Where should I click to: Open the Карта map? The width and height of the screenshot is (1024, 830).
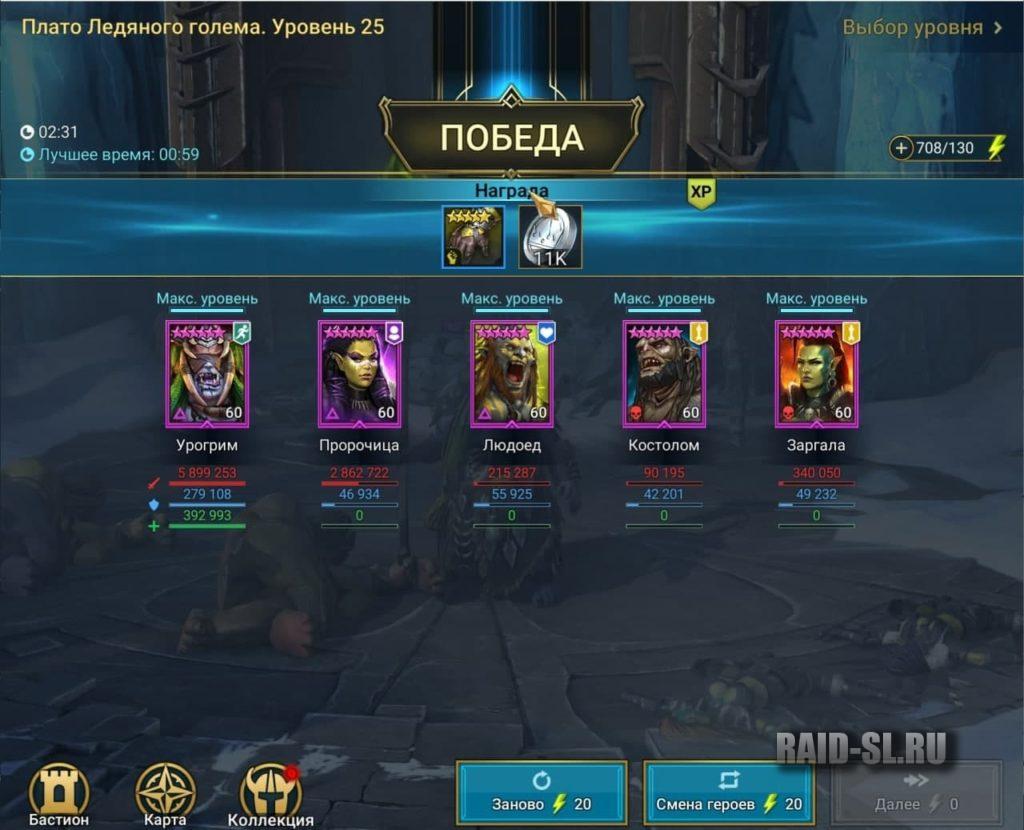coord(165,794)
